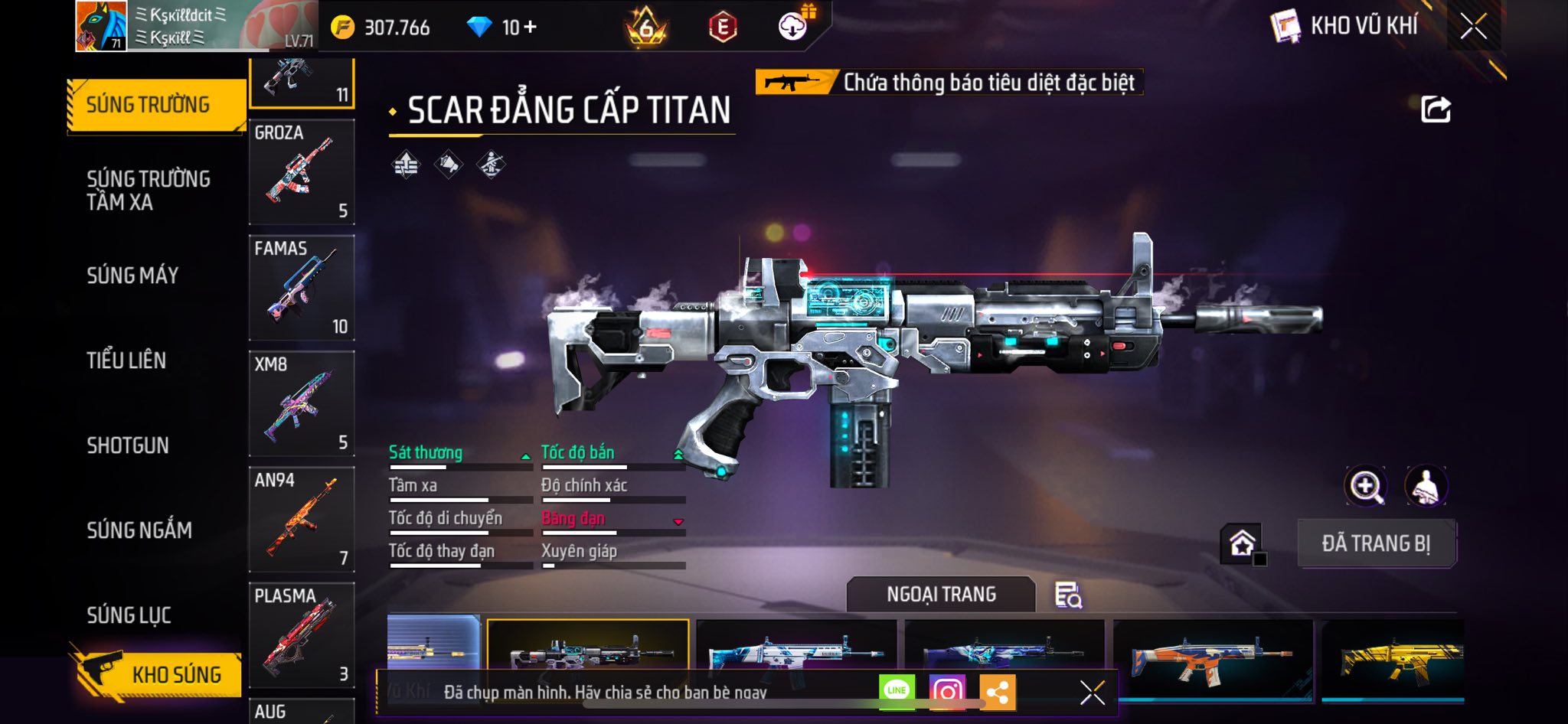Select the GROZA weapon tile
Screen dimensions: 1568x724
point(302,173)
